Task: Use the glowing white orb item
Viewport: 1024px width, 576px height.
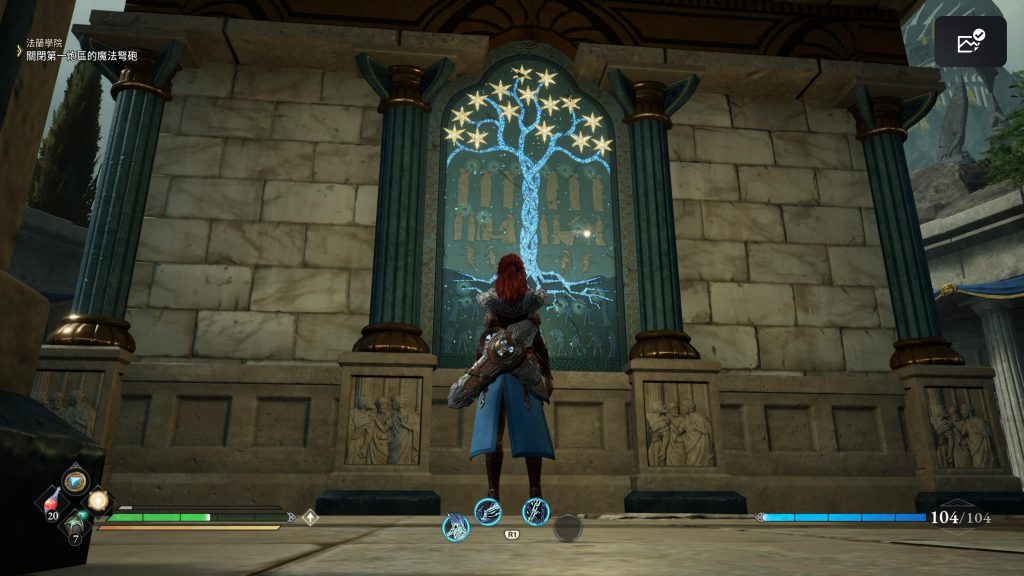Action: pyautogui.click(x=98, y=499)
